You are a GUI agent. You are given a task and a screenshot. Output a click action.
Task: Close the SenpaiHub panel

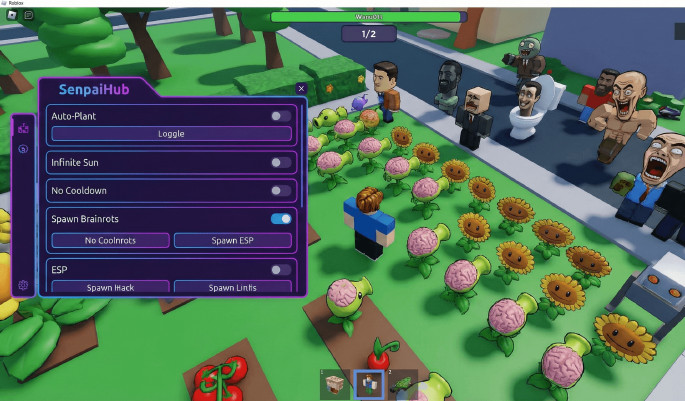(x=301, y=89)
